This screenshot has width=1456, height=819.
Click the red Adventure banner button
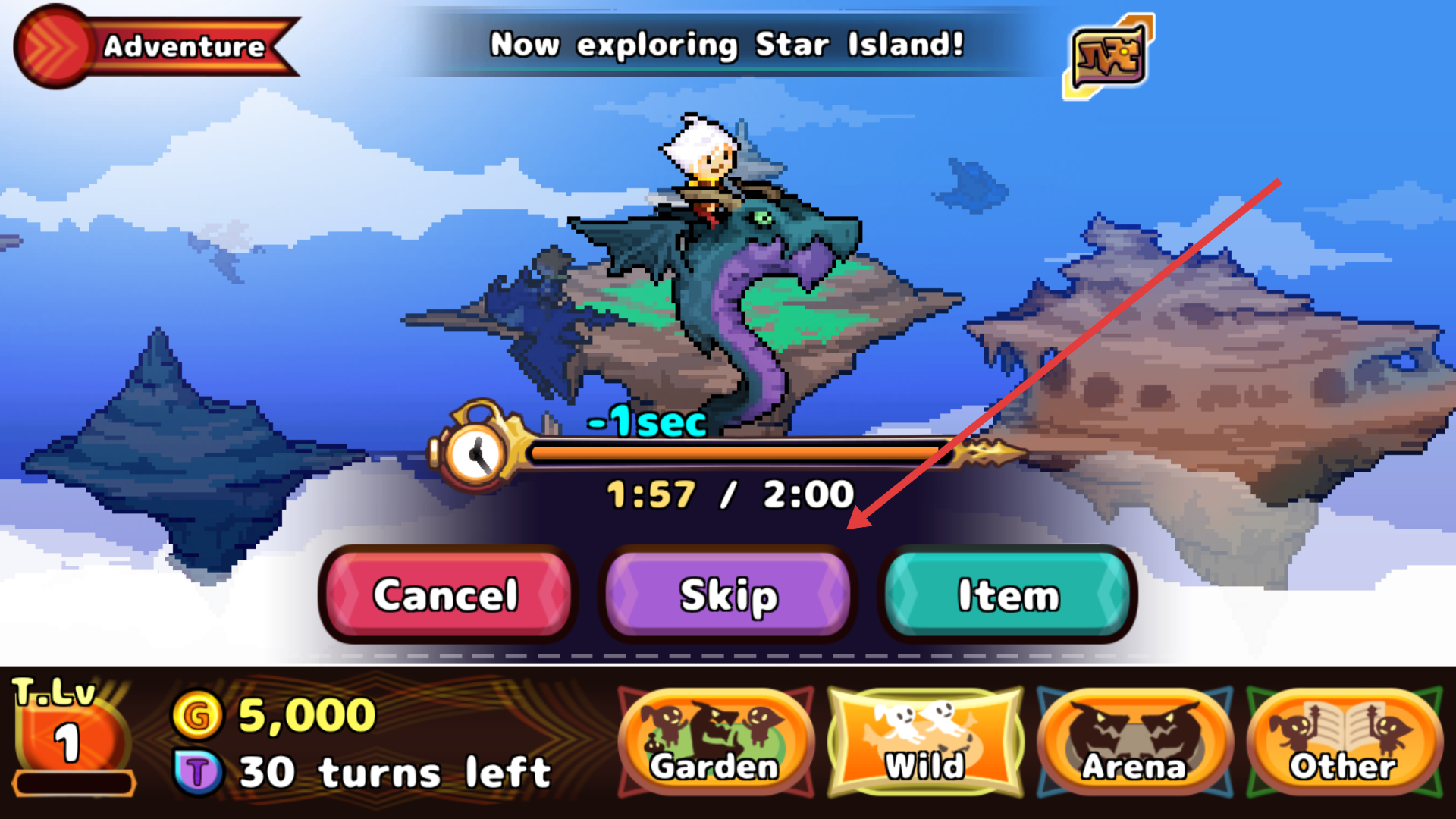[155, 46]
